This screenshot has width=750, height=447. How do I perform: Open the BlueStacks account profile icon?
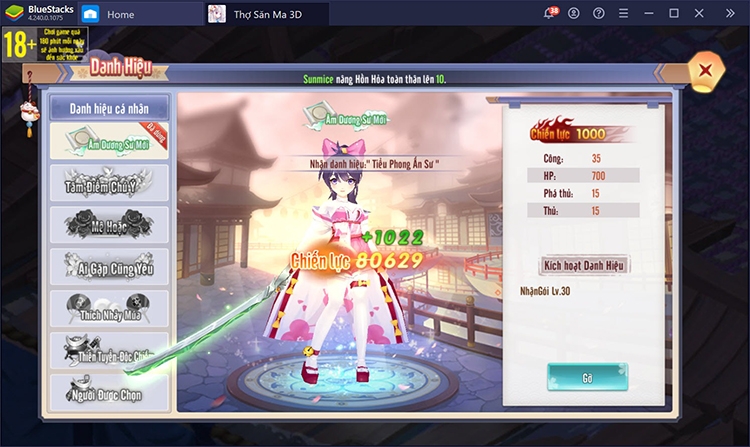pyautogui.click(x=573, y=14)
